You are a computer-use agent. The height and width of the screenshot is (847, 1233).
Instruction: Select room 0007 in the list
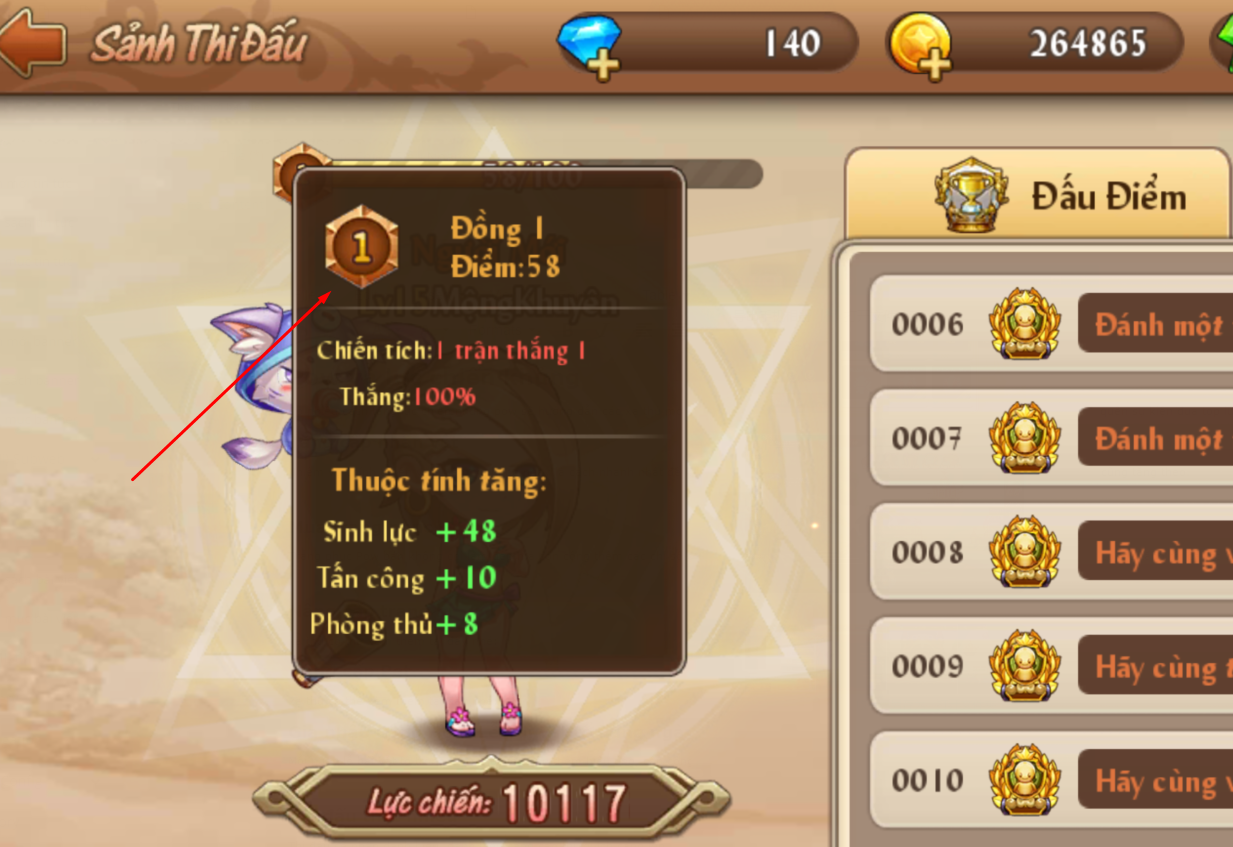click(x=1050, y=439)
